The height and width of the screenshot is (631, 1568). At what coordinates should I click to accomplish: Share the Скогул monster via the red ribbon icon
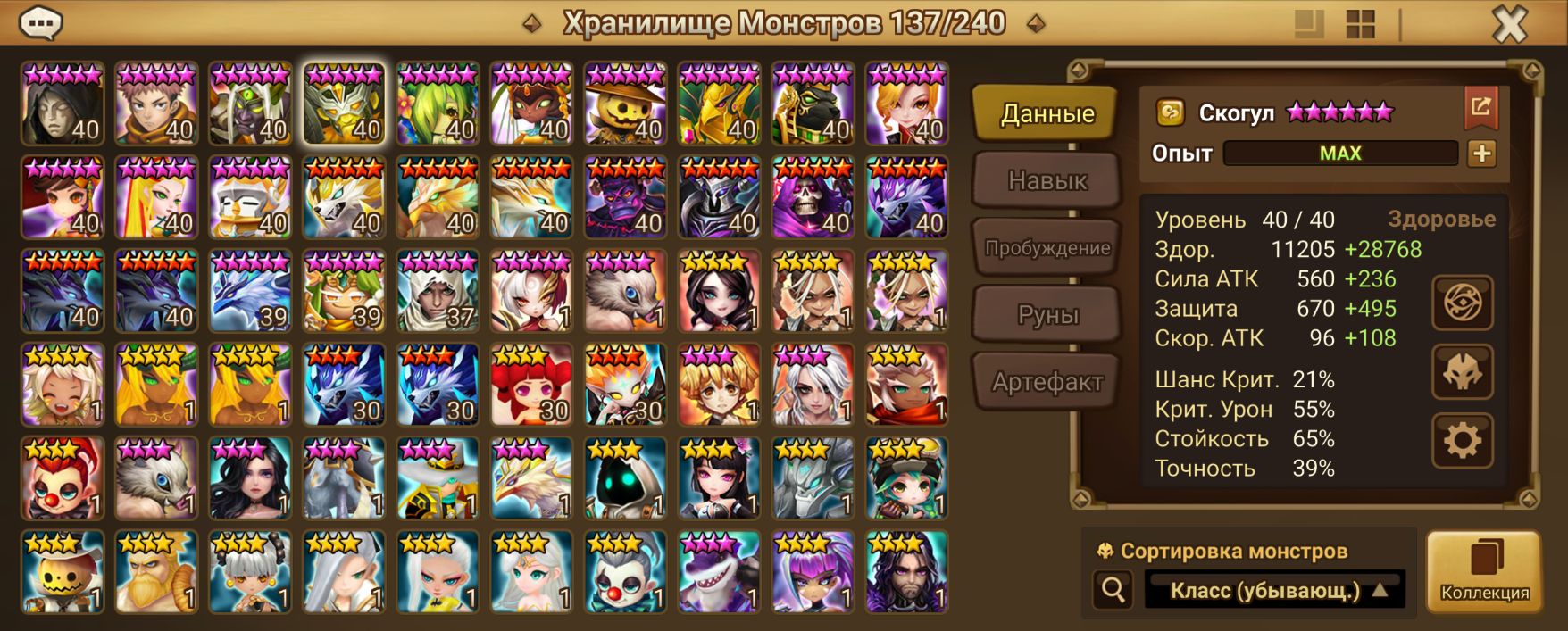coord(1480,108)
